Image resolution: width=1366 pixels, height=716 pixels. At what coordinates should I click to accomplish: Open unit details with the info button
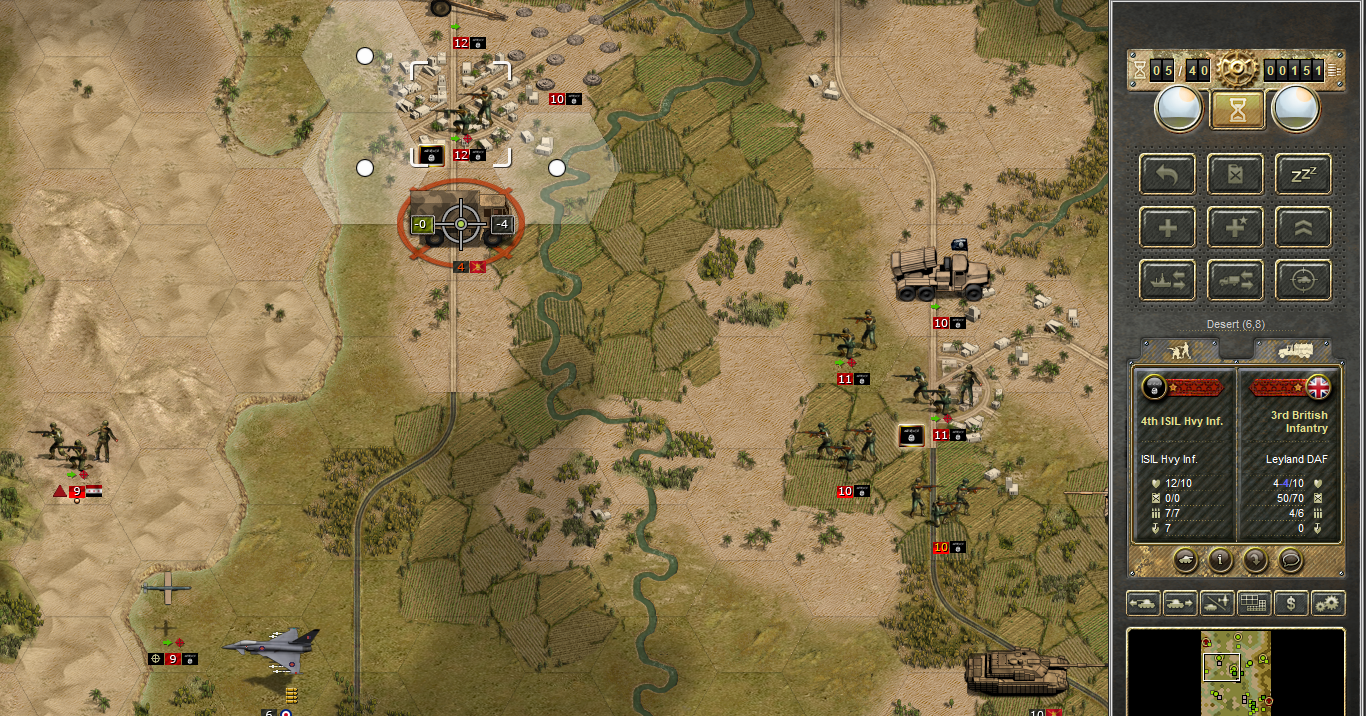click(1219, 560)
